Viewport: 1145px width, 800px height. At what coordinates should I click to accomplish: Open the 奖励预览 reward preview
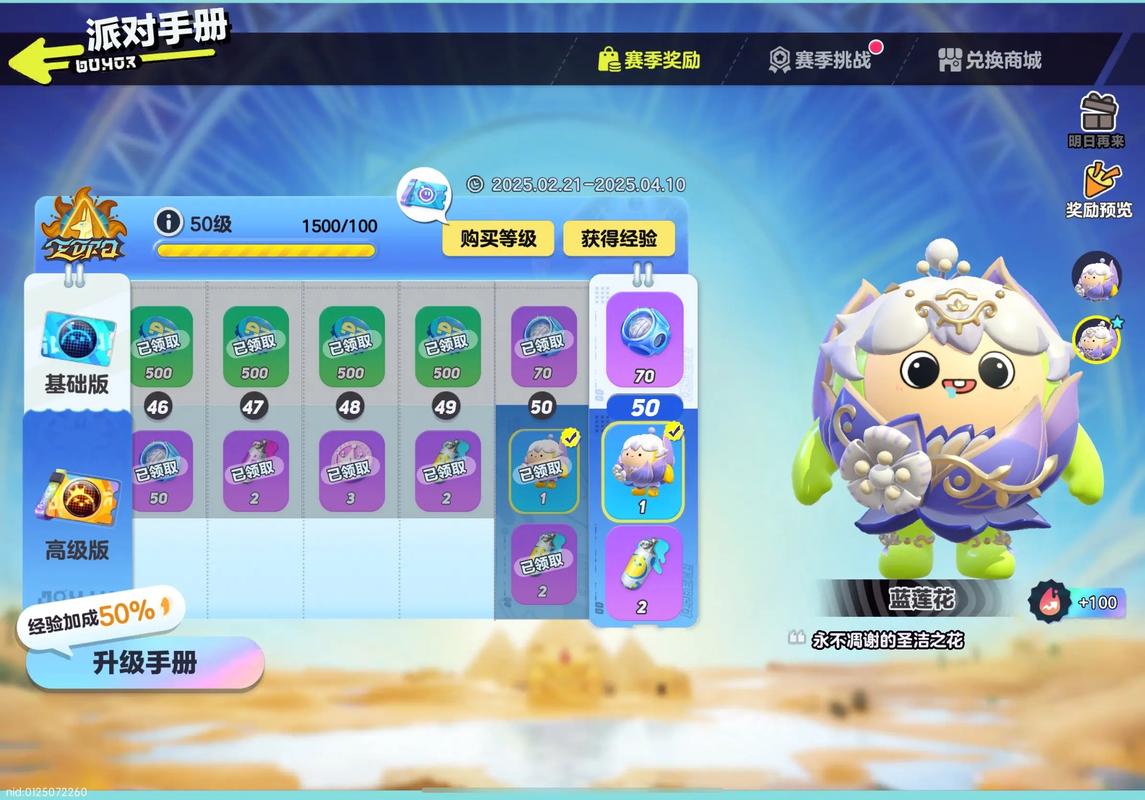(1099, 187)
